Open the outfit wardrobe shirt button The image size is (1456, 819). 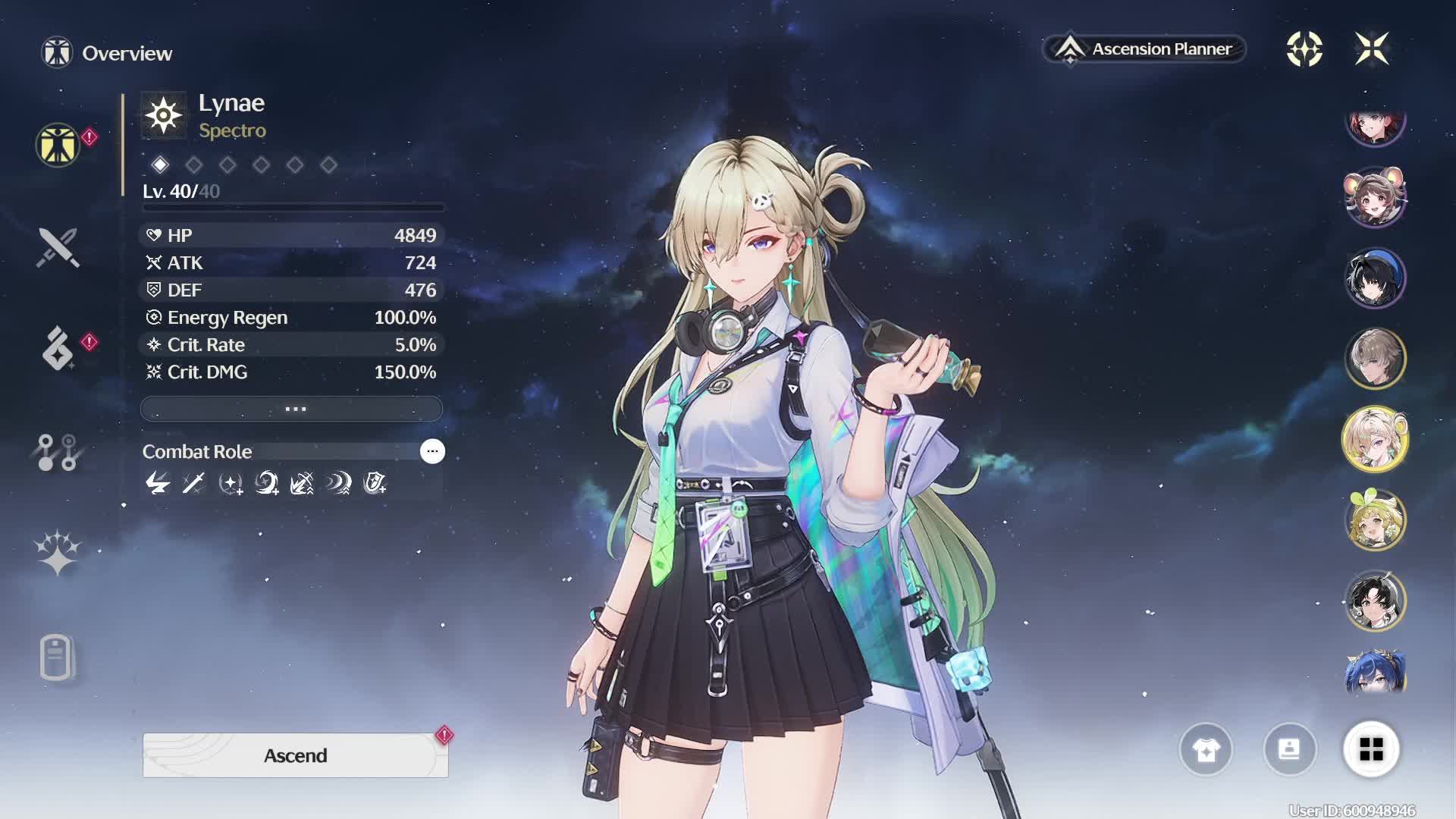[x=1206, y=750]
